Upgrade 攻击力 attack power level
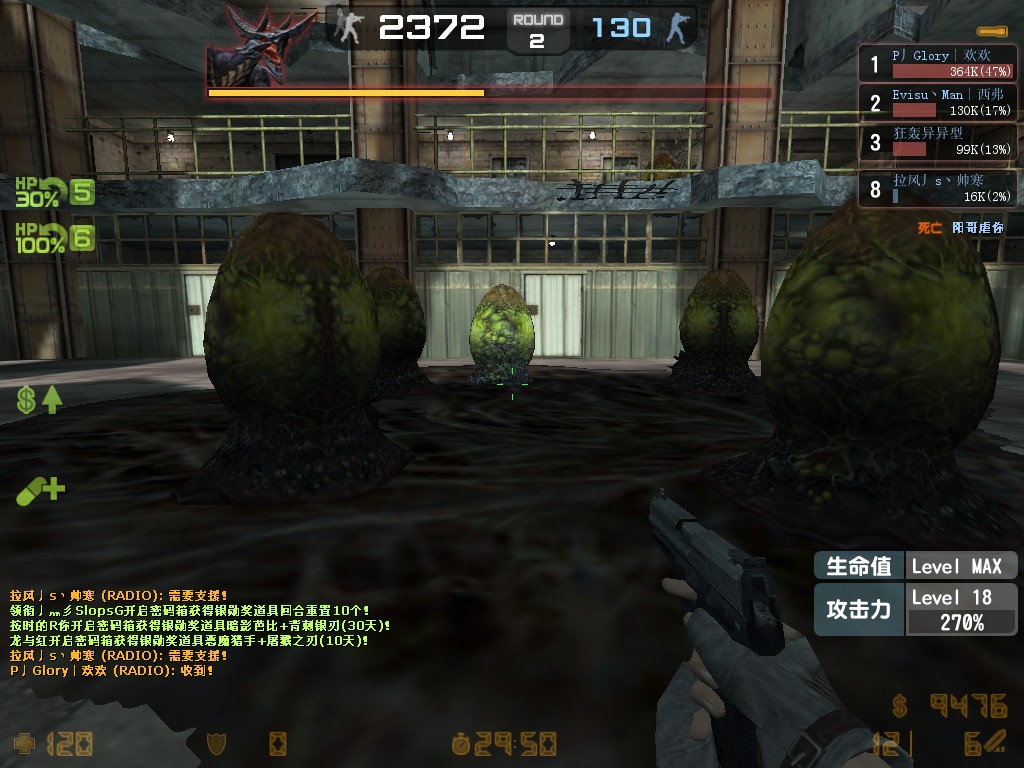Image resolution: width=1024 pixels, height=768 pixels. tap(915, 609)
